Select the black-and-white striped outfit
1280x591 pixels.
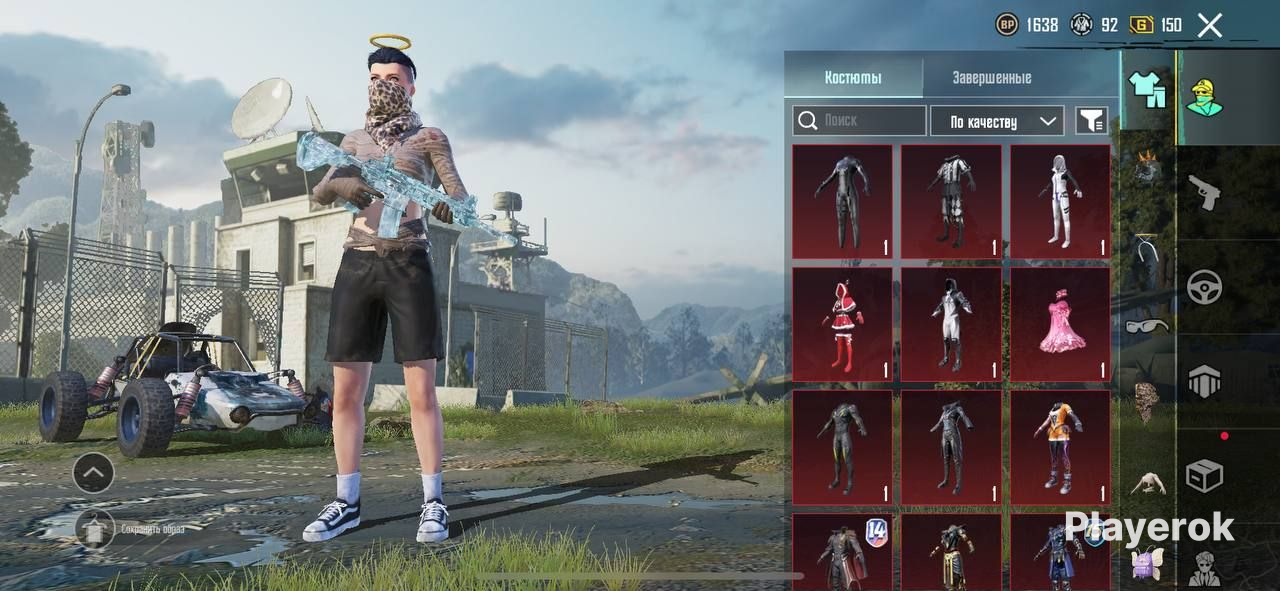[x=951, y=201]
